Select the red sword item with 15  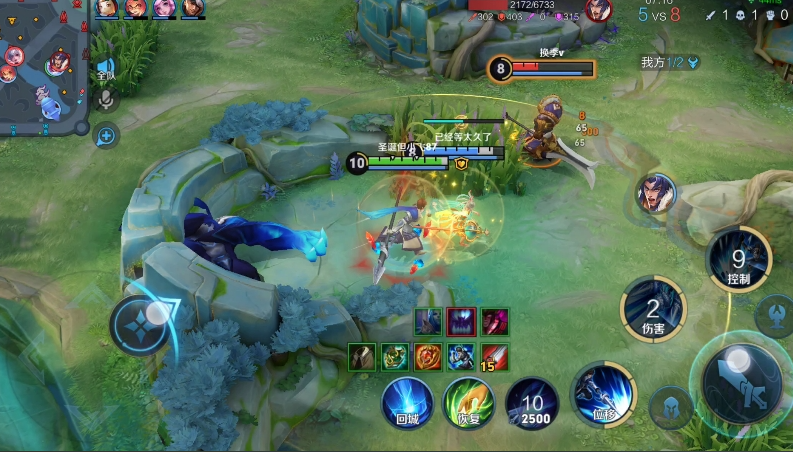[495, 356]
